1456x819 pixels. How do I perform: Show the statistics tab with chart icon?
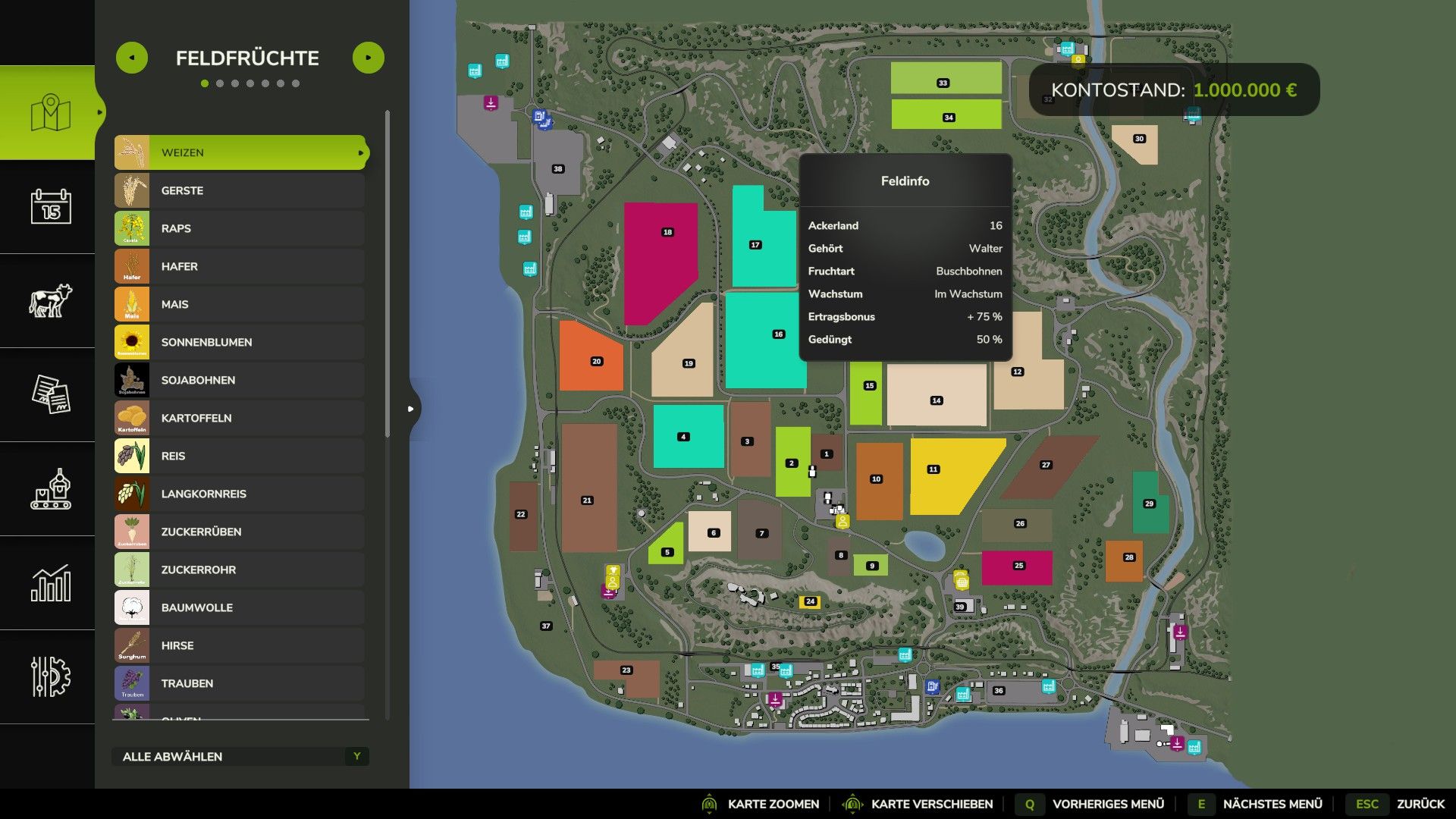tap(50, 582)
